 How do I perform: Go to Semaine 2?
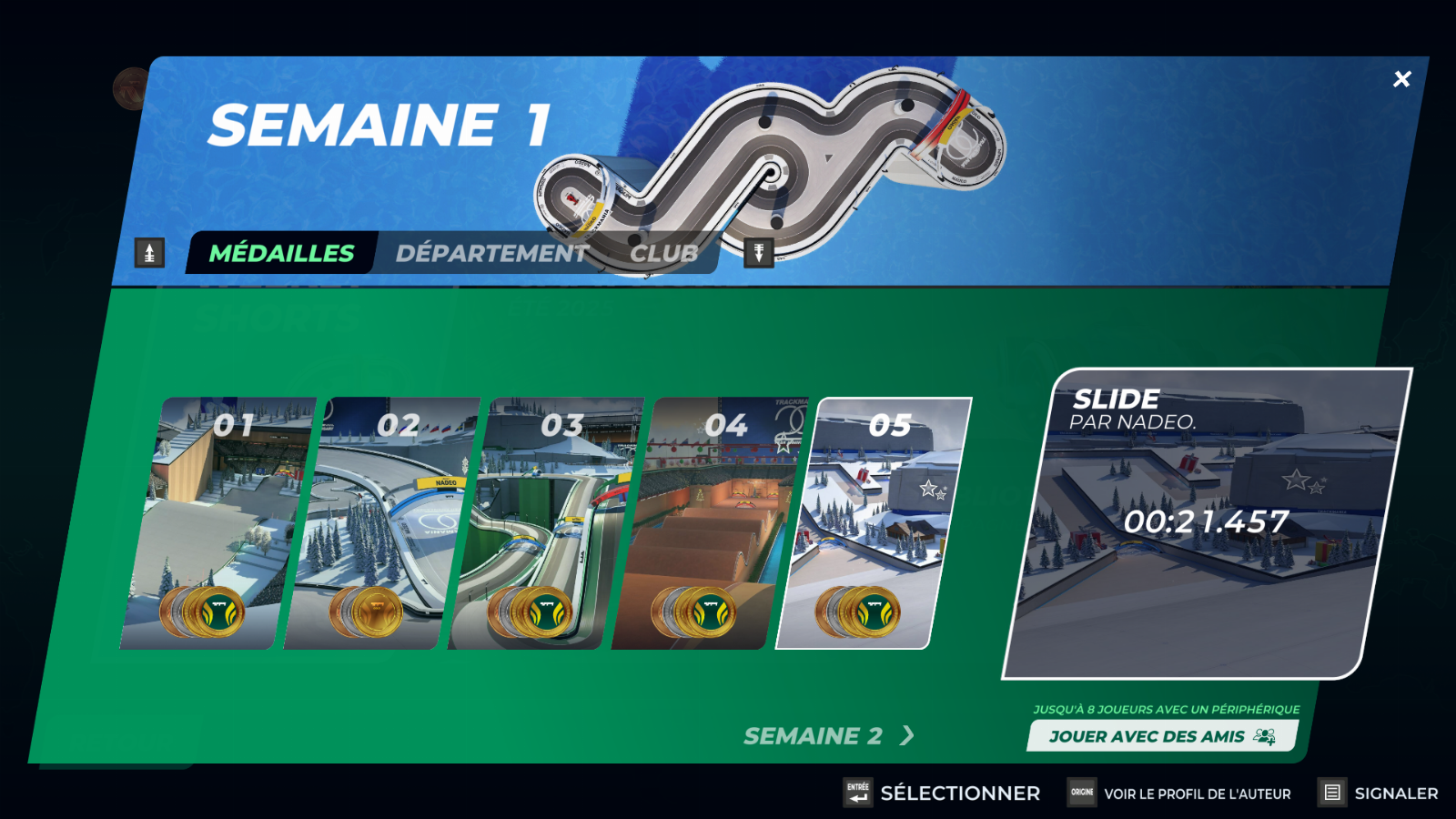pos(827,735)
